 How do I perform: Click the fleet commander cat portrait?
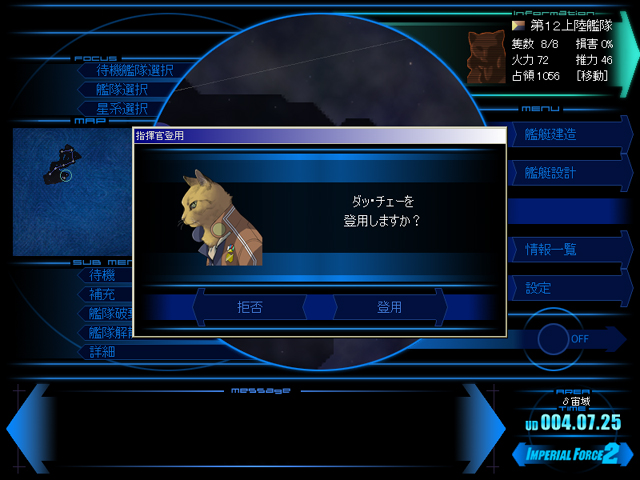[x=485, y=57]
